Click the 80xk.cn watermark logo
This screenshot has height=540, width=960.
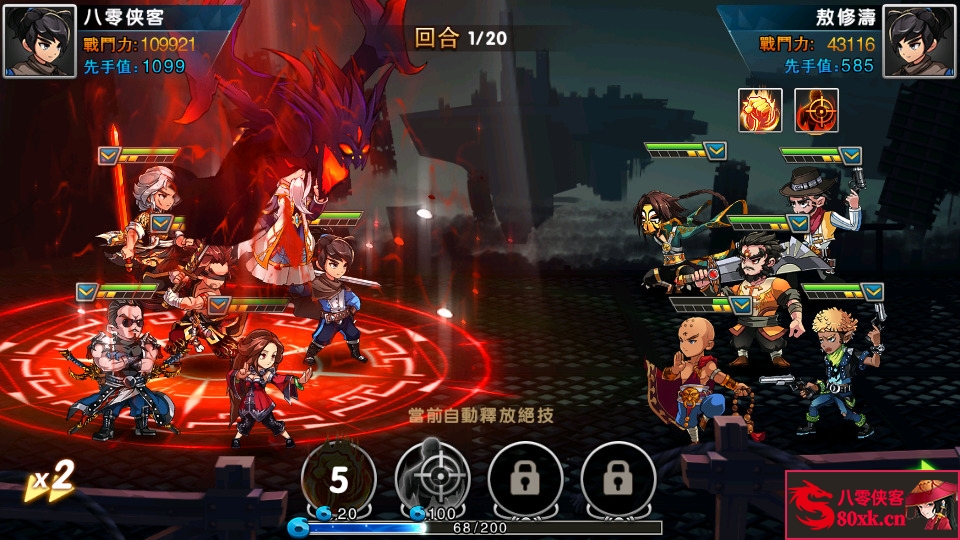click(x=871, y=505)
